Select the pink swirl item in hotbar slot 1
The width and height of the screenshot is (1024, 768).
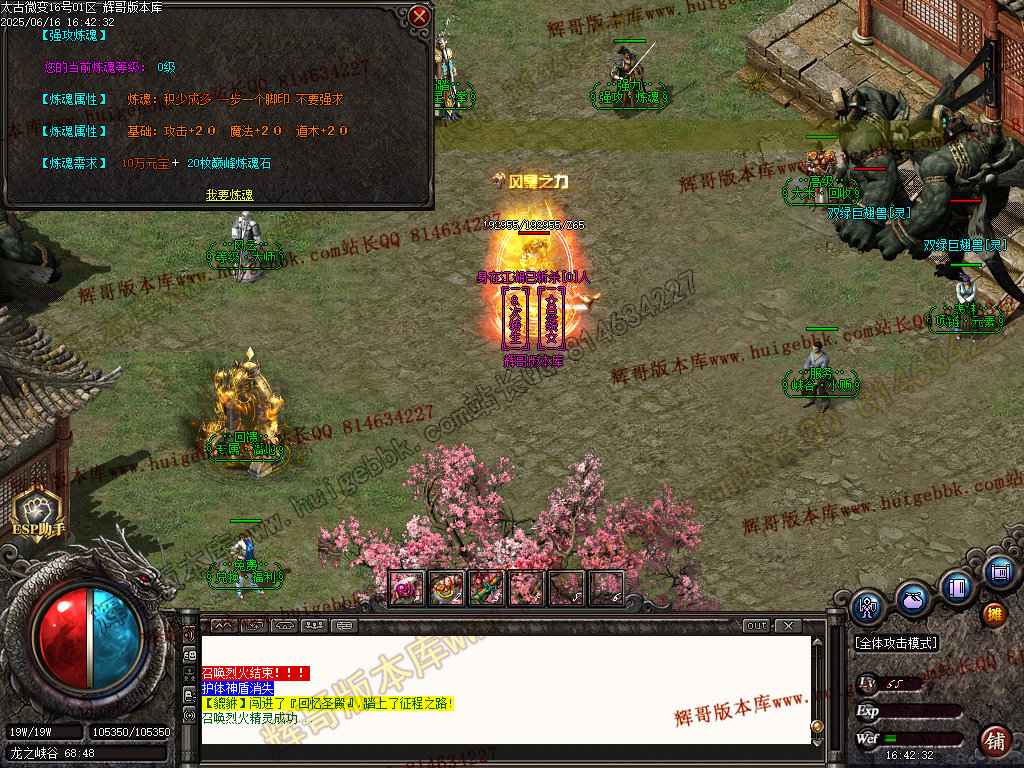pos(407,589)
